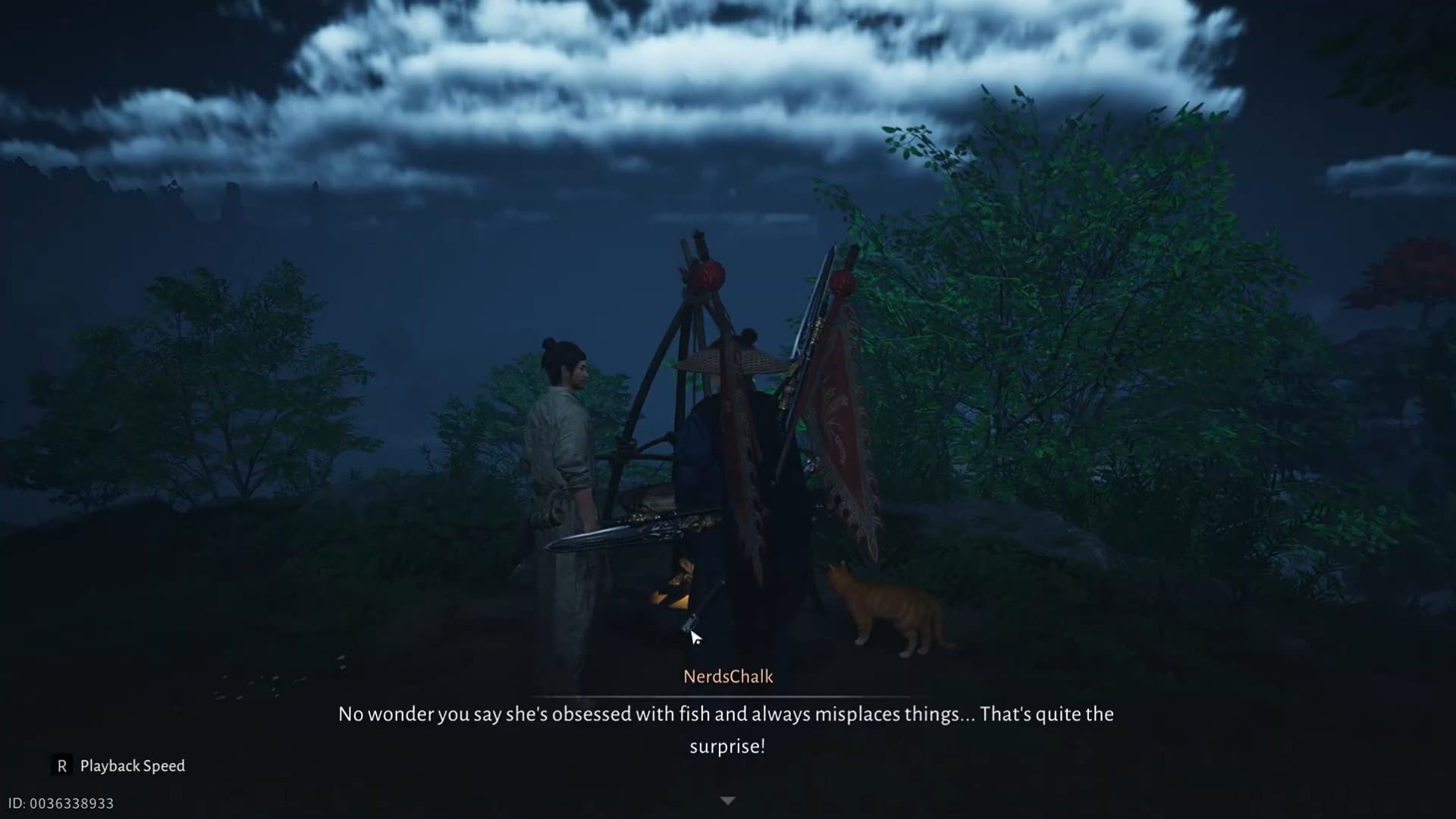Click the mouse cursor location marker

tap(694, 635)
